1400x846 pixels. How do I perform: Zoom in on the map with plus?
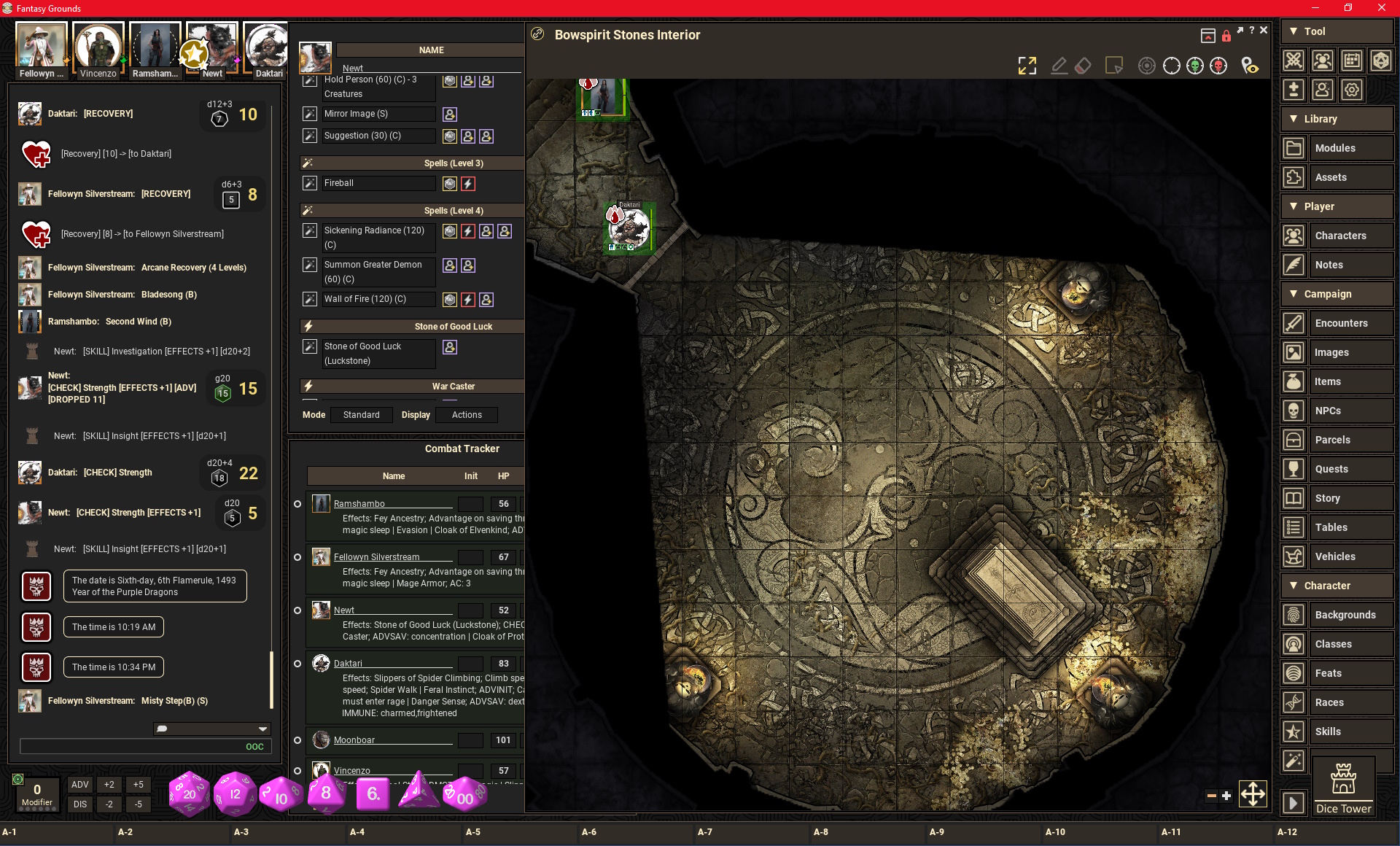click(1226, 796)
